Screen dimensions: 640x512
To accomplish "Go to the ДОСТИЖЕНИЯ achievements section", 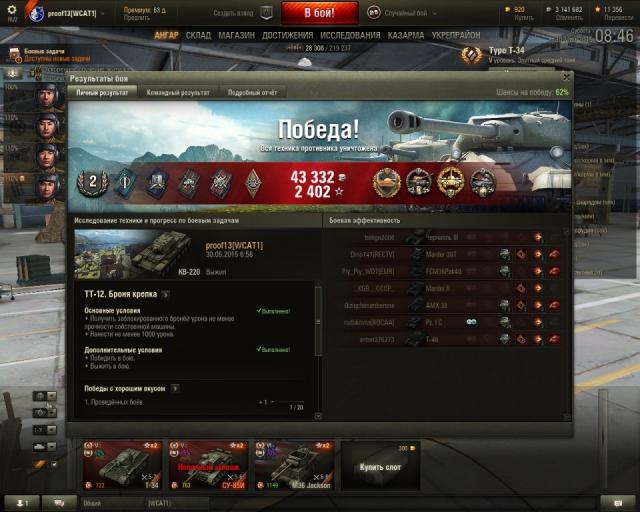I will tap(287, 35).
